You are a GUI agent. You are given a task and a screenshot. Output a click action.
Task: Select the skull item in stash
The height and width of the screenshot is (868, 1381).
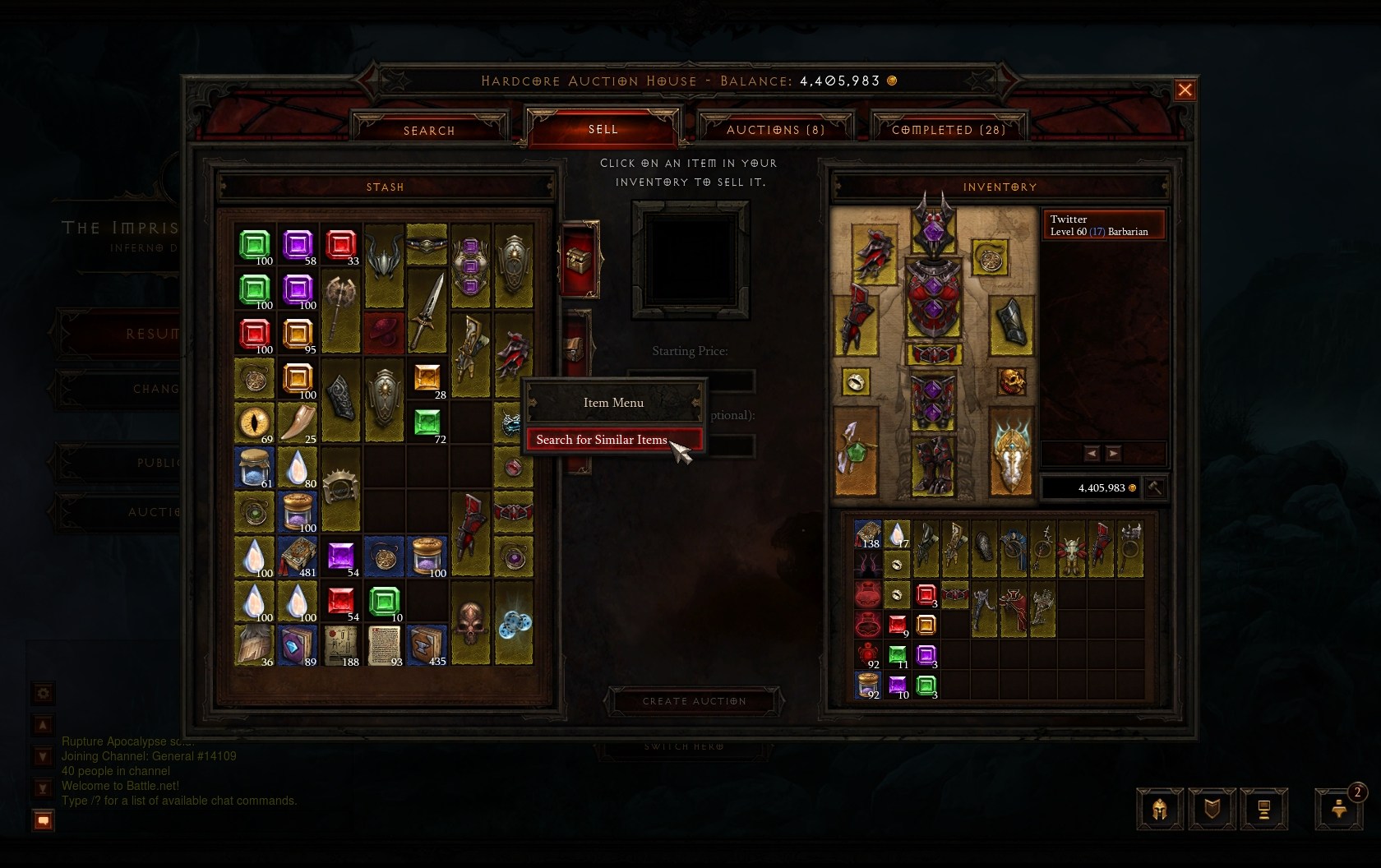(471, 622)
